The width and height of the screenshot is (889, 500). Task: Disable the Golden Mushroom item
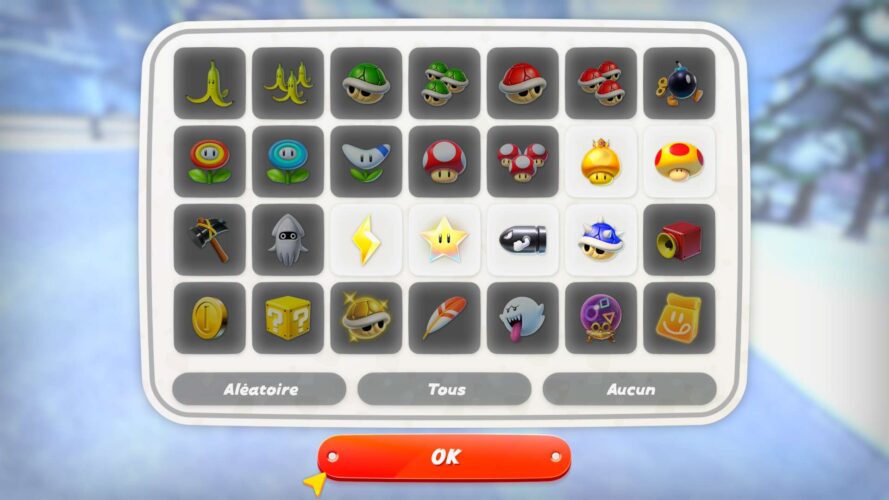coord(601,161)
